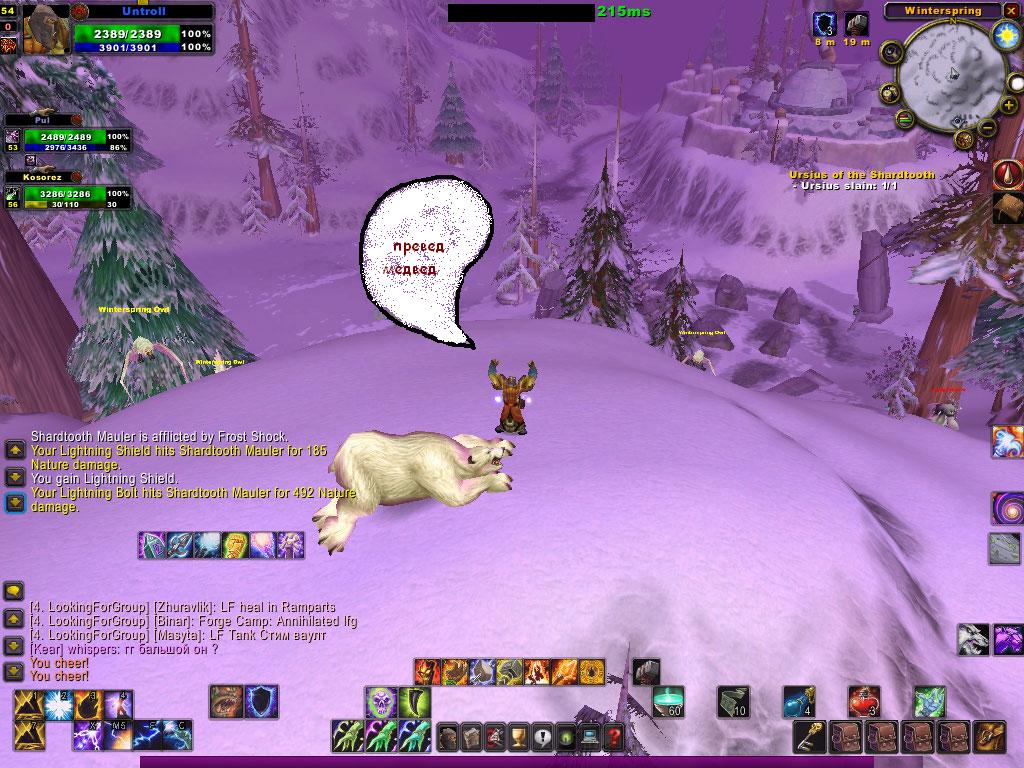Use the bandage item with count 10
Viewport: 1024px width, 768px height.
click(732, 701)
